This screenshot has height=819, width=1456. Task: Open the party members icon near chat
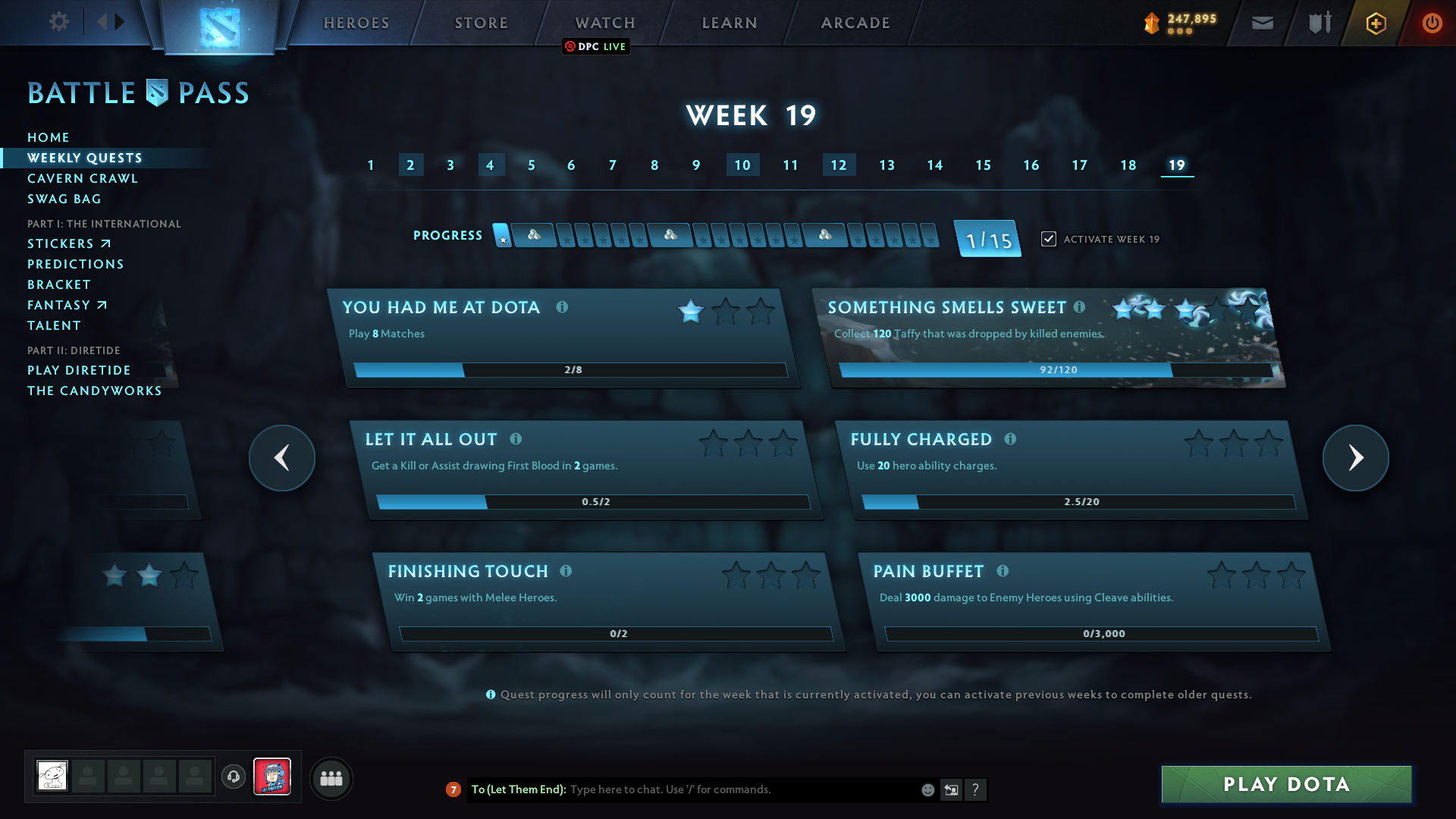click(x=331, y=778)
